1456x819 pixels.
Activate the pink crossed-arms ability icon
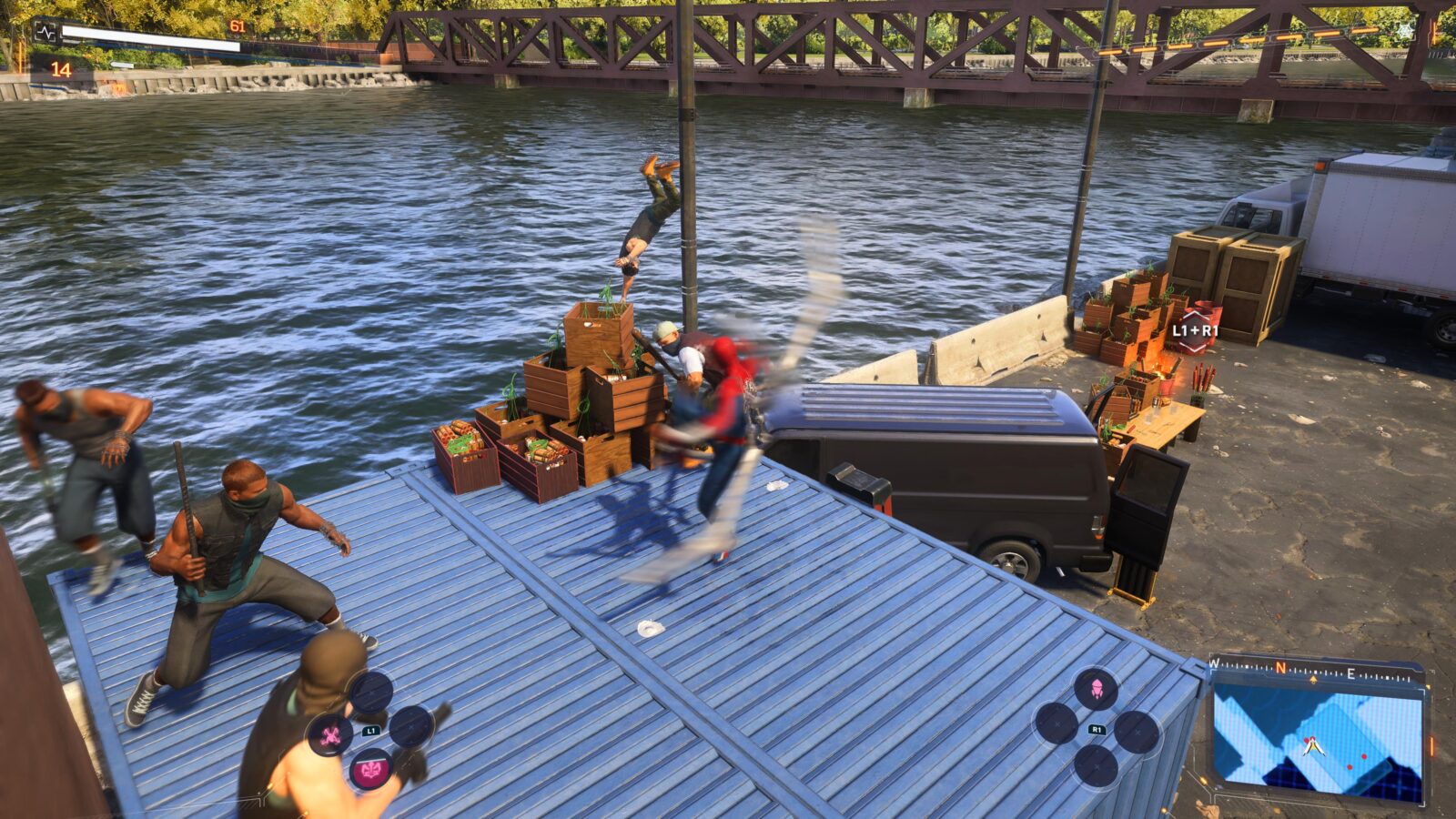coord(330,734)
